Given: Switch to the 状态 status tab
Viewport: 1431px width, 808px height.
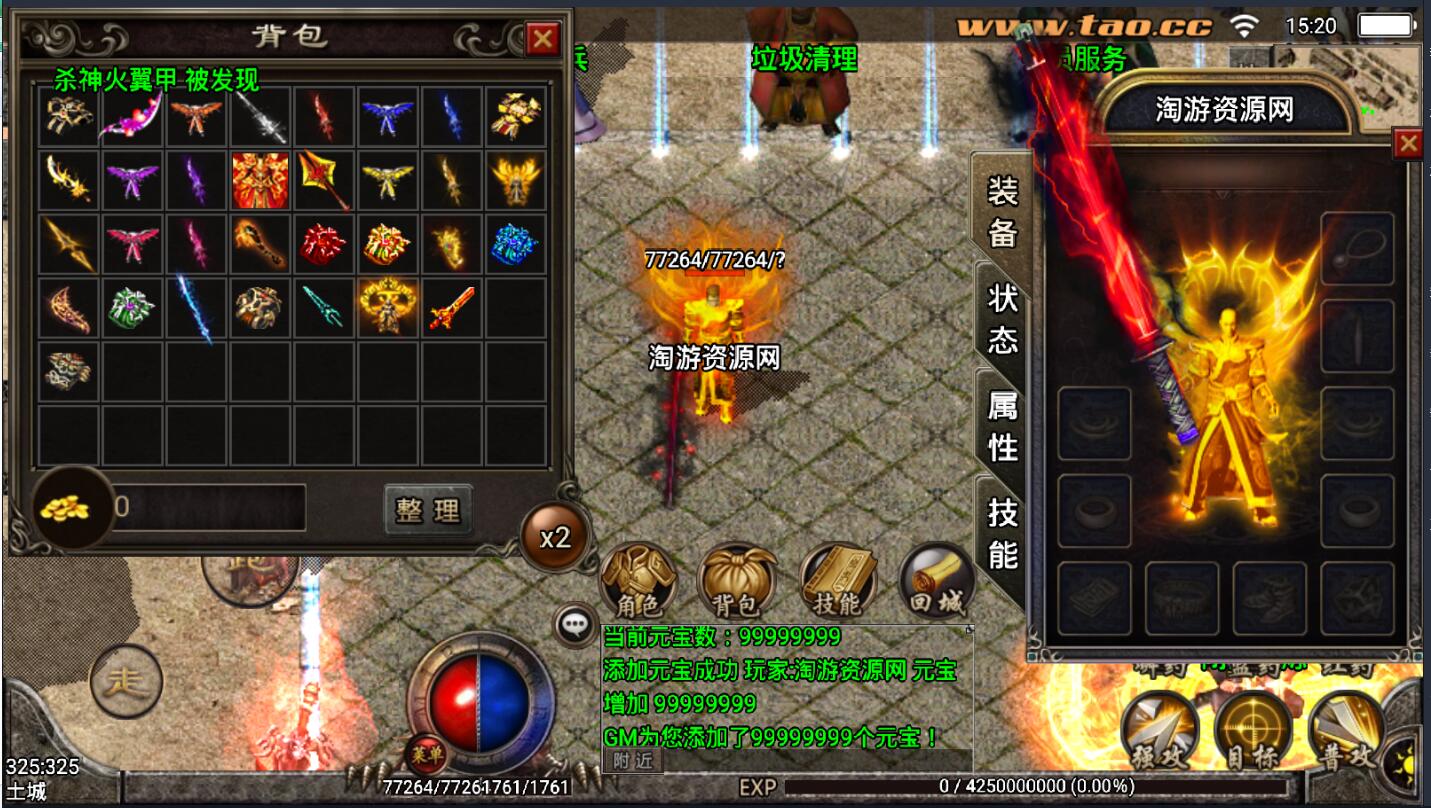Looking at the screenshot, I should tap(1002, 318).
